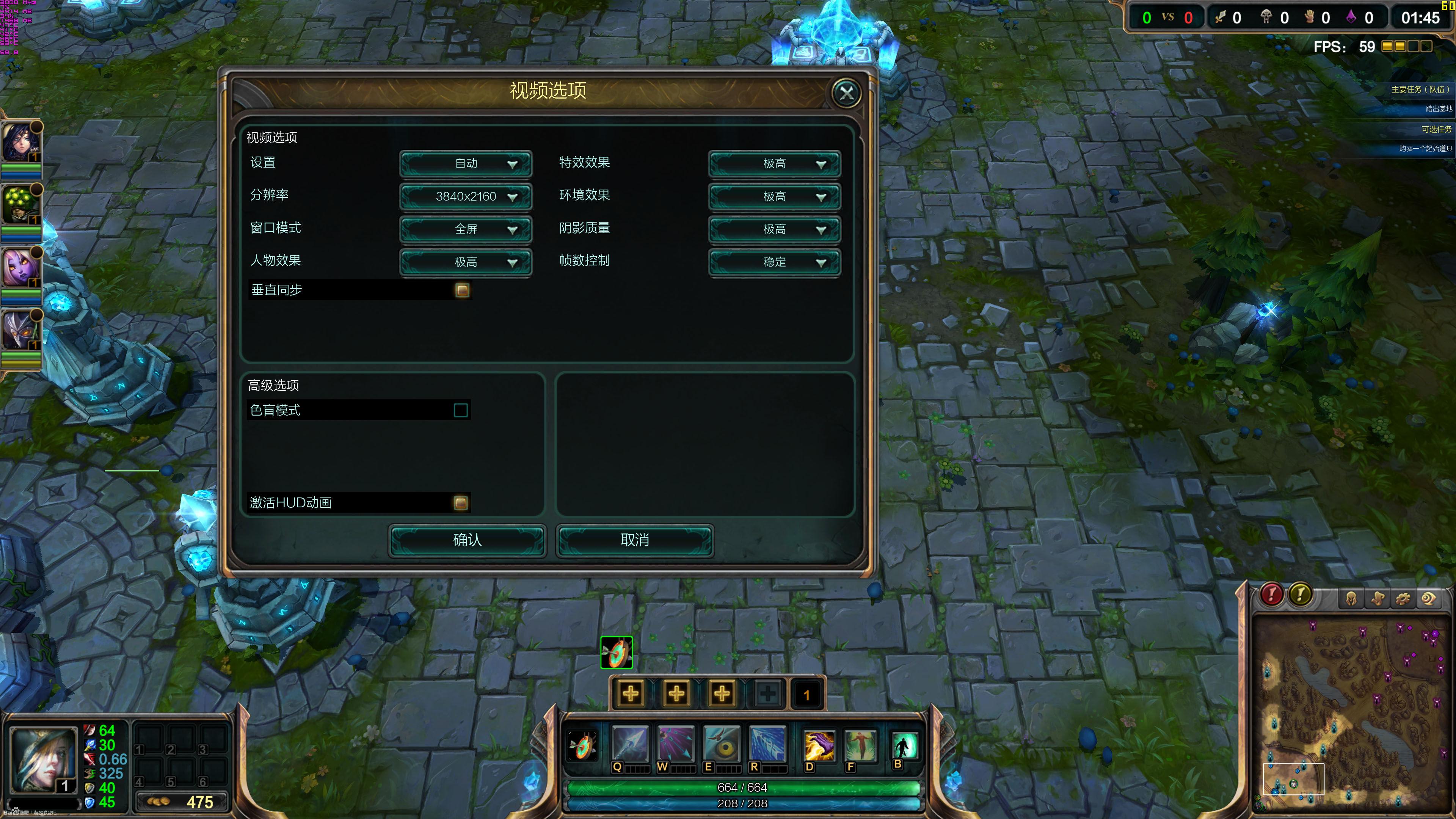Open the 人物效果 quality dropdown
This screenshot has height=819, width=1456.
466,262
